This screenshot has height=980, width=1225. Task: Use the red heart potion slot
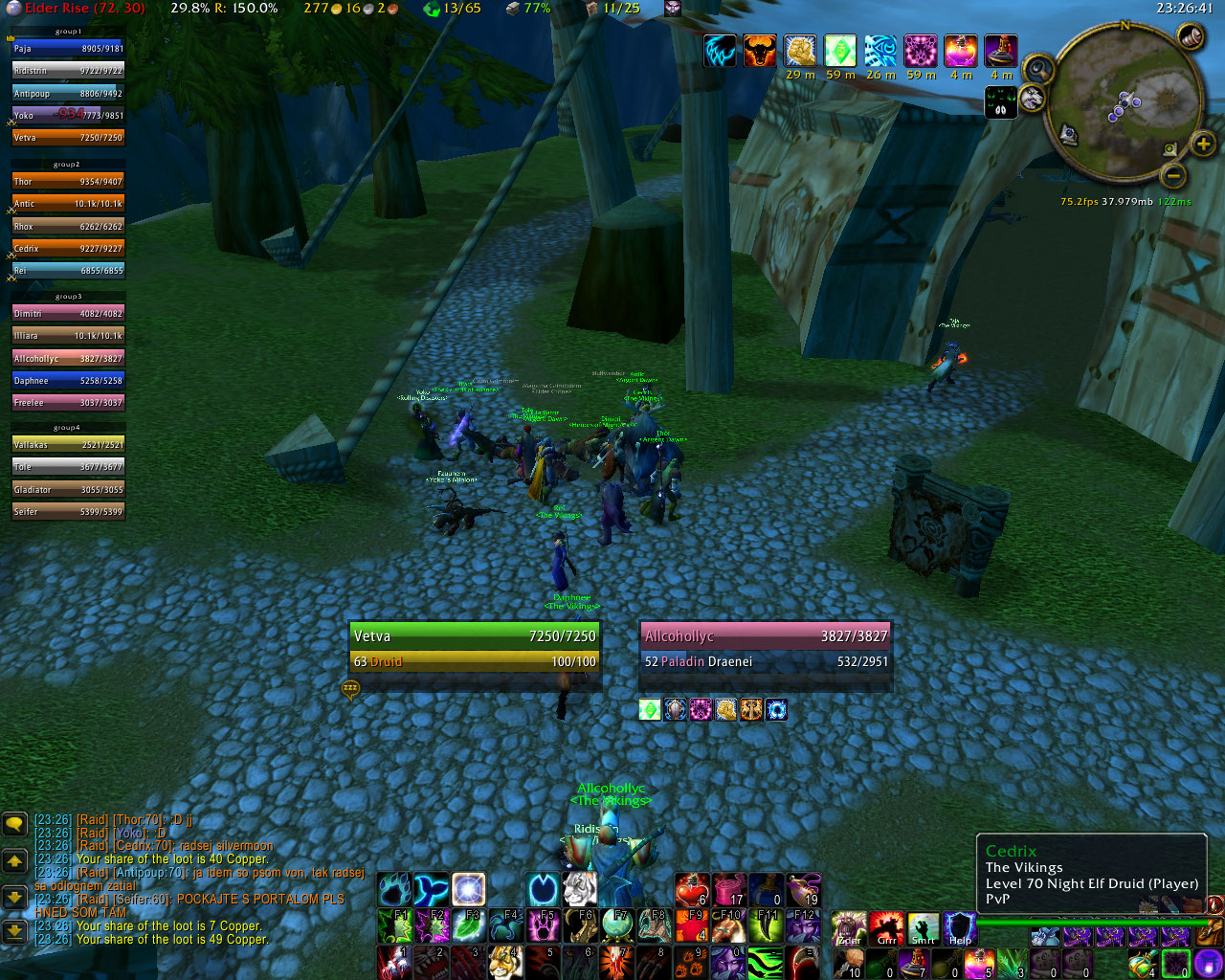point(691,890)
